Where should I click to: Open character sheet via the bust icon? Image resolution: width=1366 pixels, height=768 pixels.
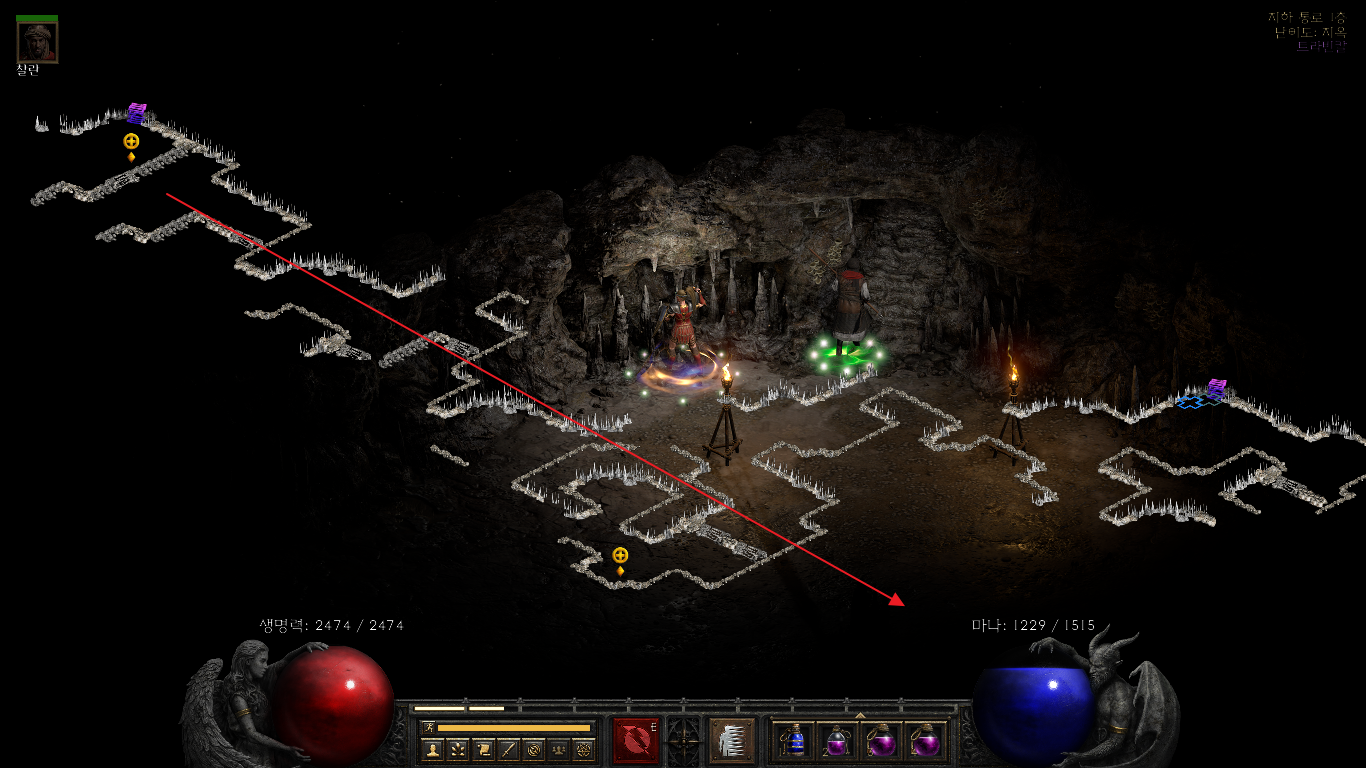click(433, 749)
